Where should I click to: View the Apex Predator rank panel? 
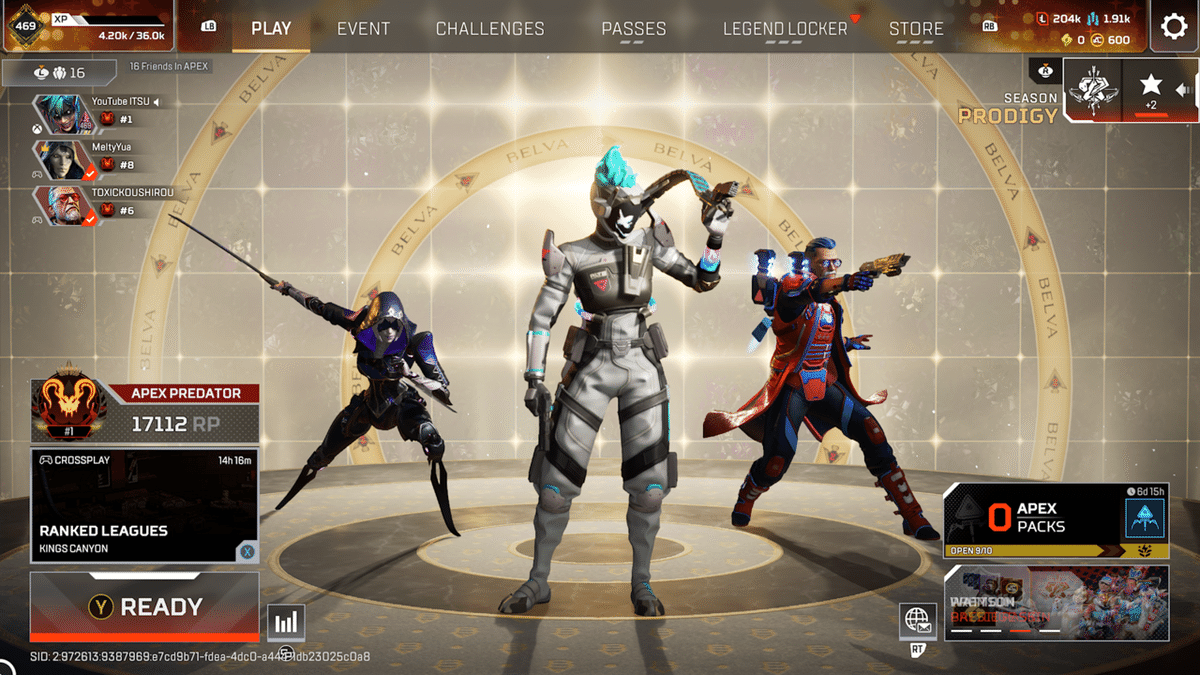tap(145, 409)
